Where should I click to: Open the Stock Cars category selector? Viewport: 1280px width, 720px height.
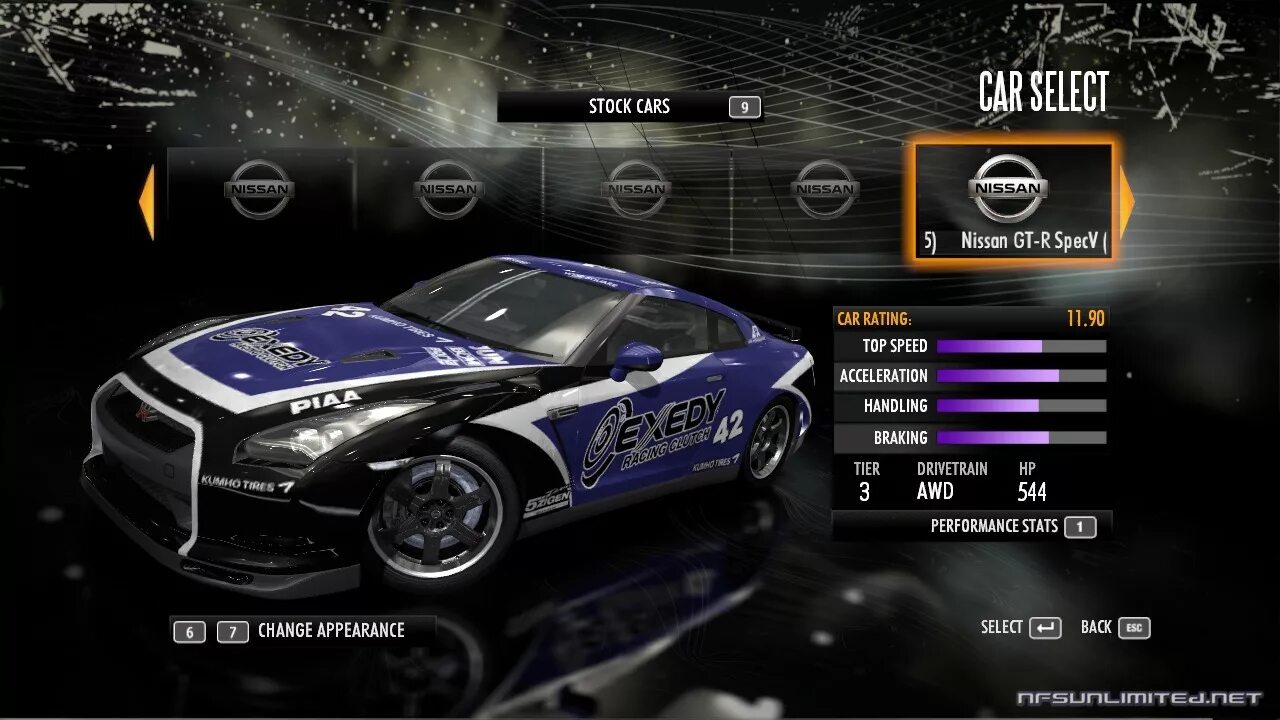pos(629,107)
